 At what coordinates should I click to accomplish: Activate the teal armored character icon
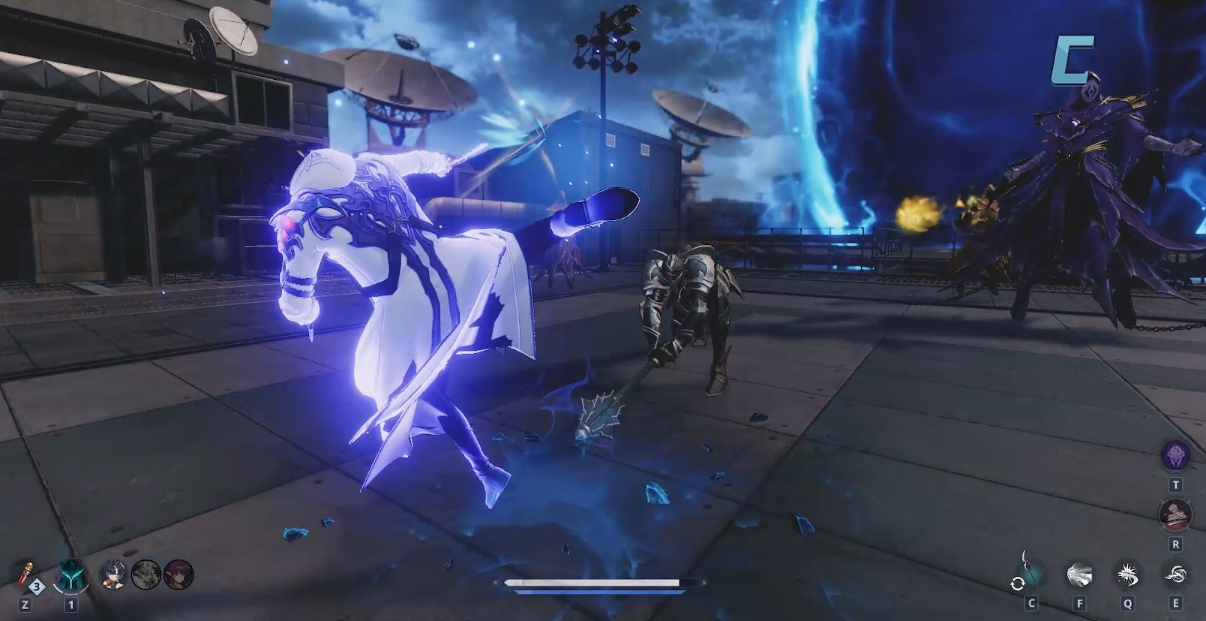pos(70,575)
